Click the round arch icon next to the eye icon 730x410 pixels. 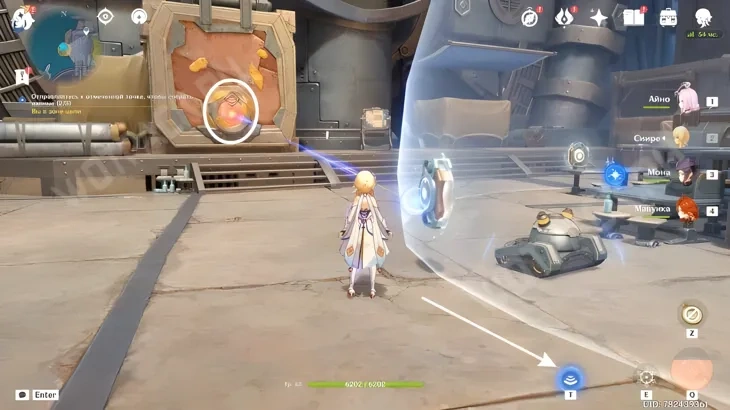tap(139, 16)
